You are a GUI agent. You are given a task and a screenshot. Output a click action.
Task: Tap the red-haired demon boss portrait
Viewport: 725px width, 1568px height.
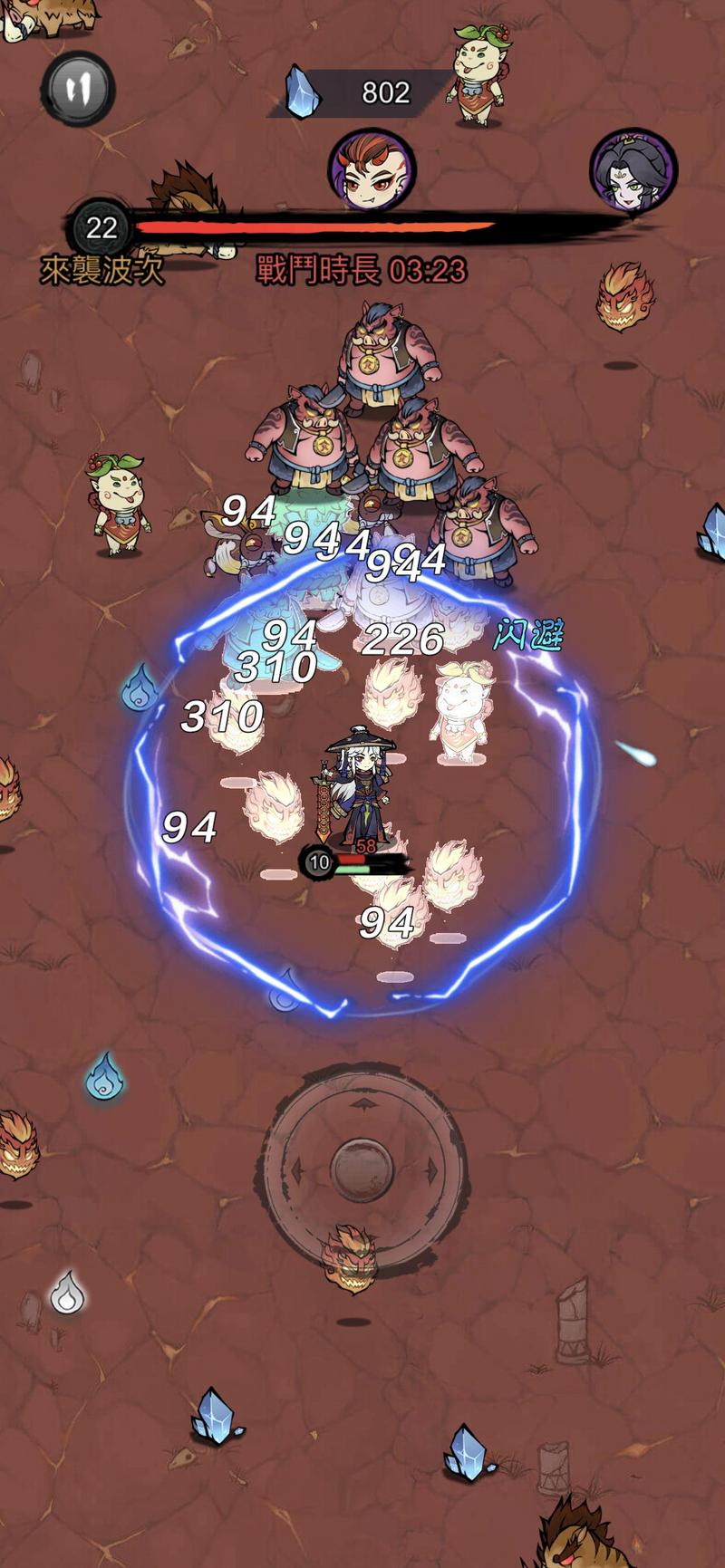click(x=372, y=170)
